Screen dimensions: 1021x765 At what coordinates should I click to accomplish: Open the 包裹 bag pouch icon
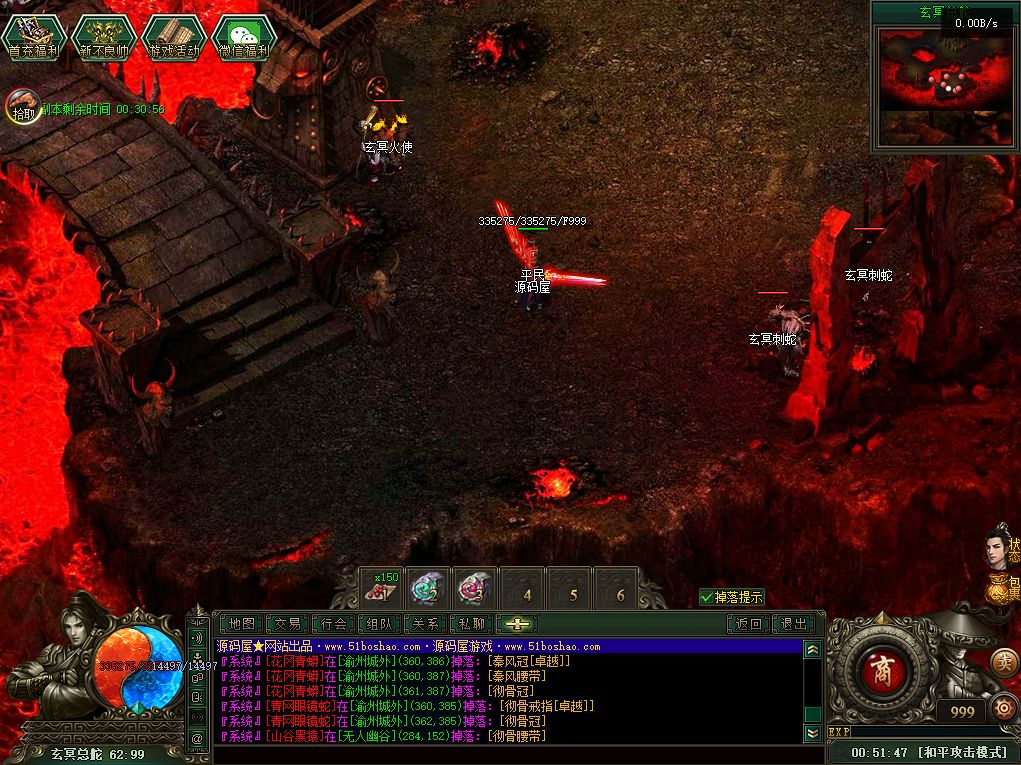pyautogui.click(x=1001, y=587)
